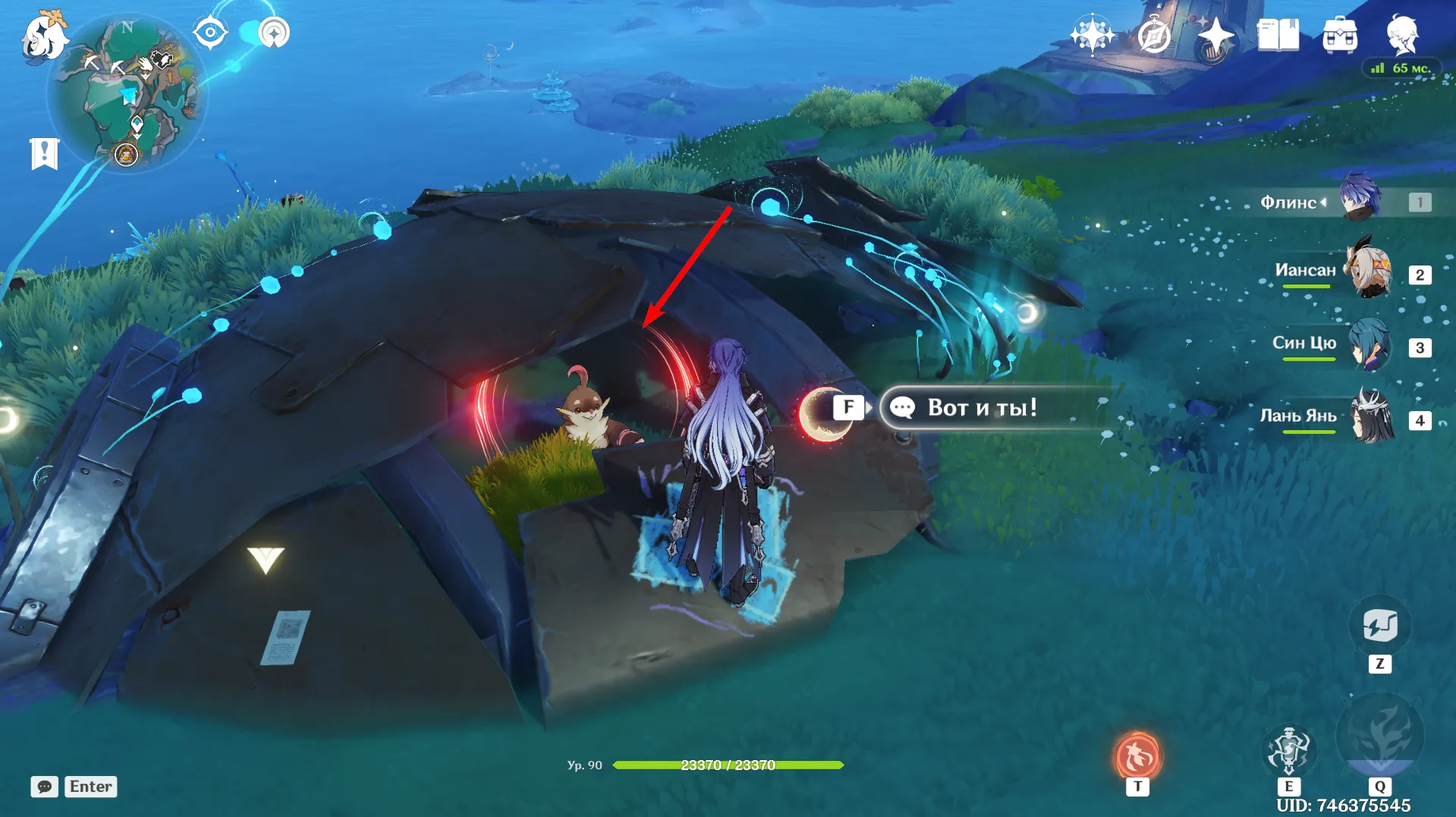Image resolution: width=1456 pixels, height=817 pixels.
Task: Trigger the elemental burst icon
Action: coord(1379,736)
